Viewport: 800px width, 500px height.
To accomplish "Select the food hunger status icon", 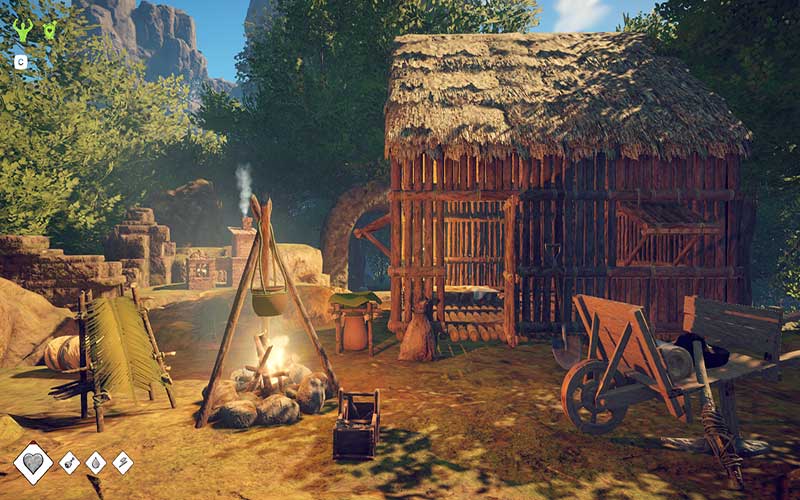I will pyautogui.click(x=70, y=463).
